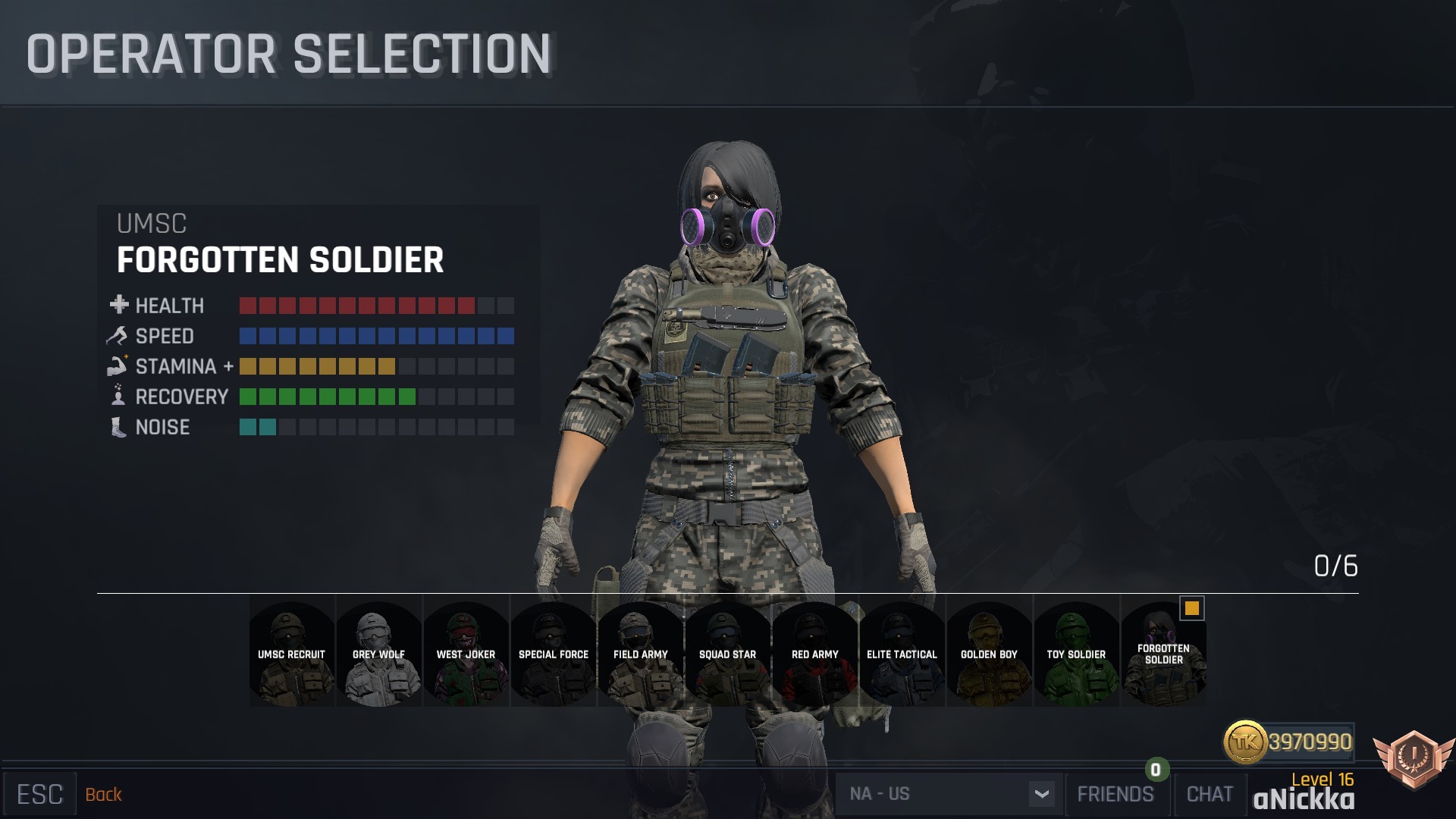
Task: Toggle the orange selection box on Forgotten Soldier
Action: (1191, 608)
